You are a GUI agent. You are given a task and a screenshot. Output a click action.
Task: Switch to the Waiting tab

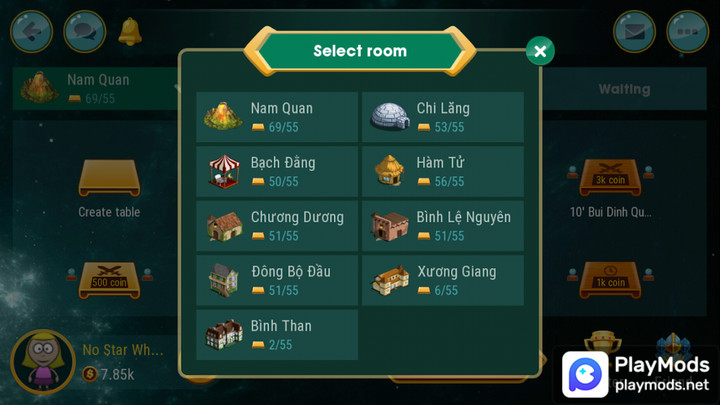624,89
